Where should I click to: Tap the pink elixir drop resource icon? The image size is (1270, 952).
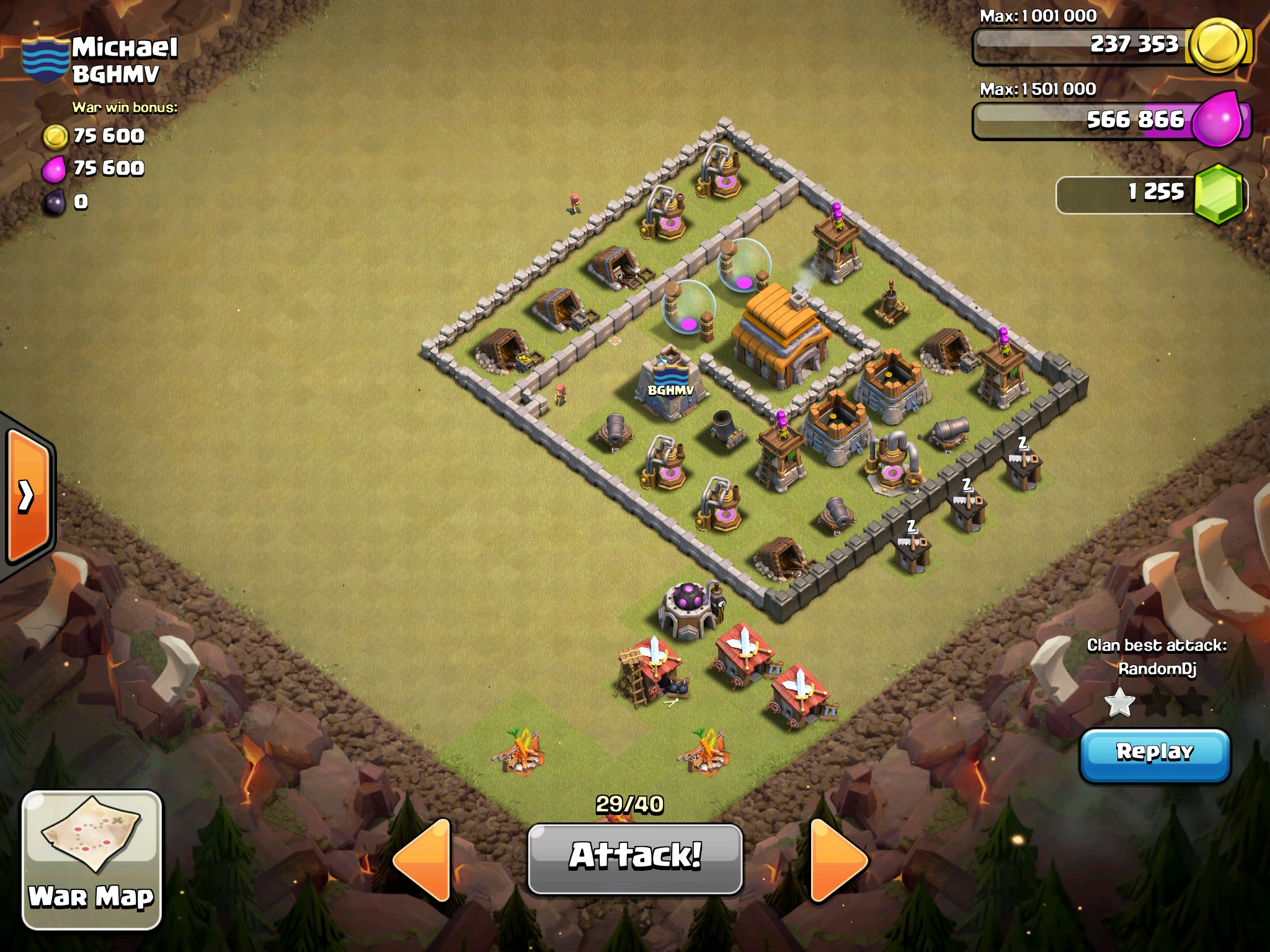[1218, 119]
